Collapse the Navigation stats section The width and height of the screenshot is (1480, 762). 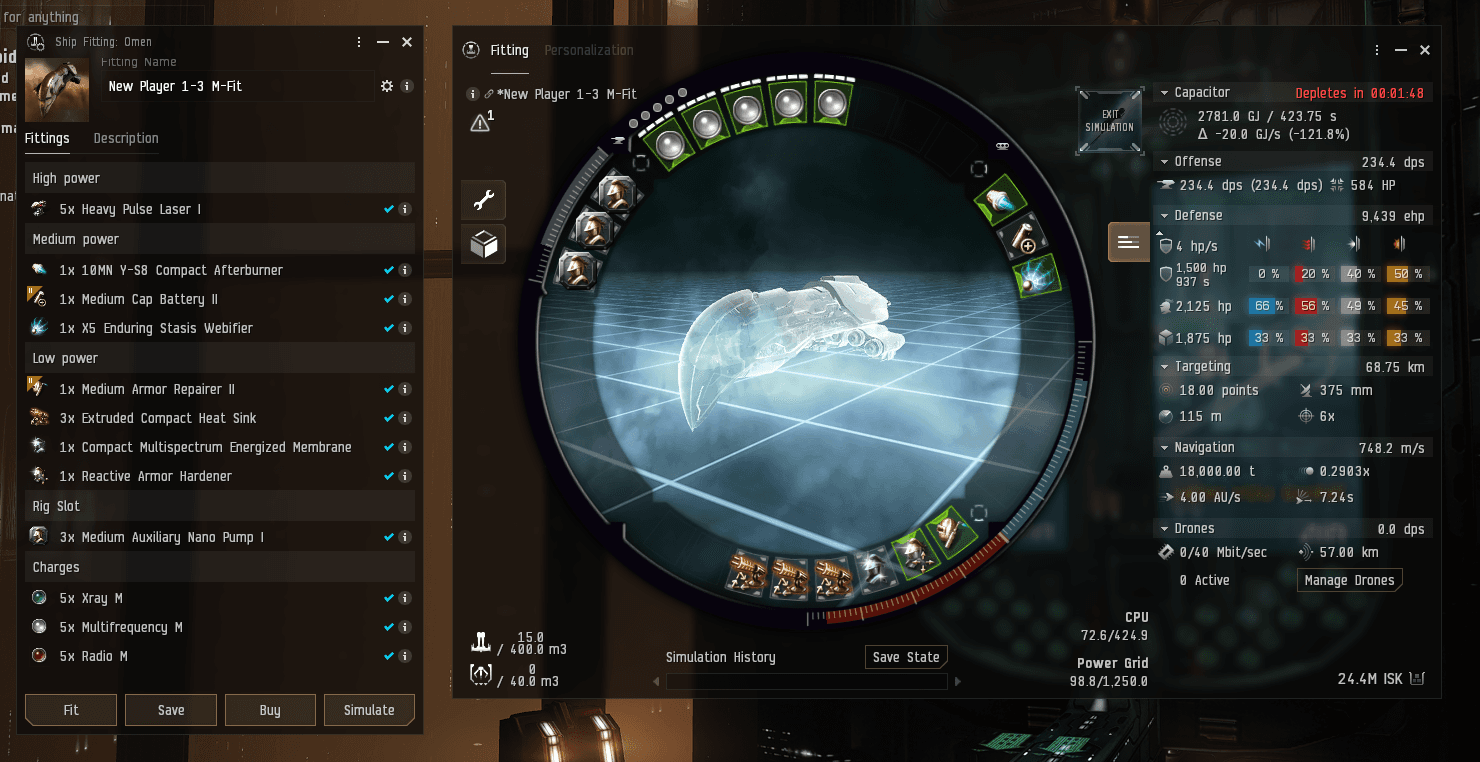coord(1164,448)
